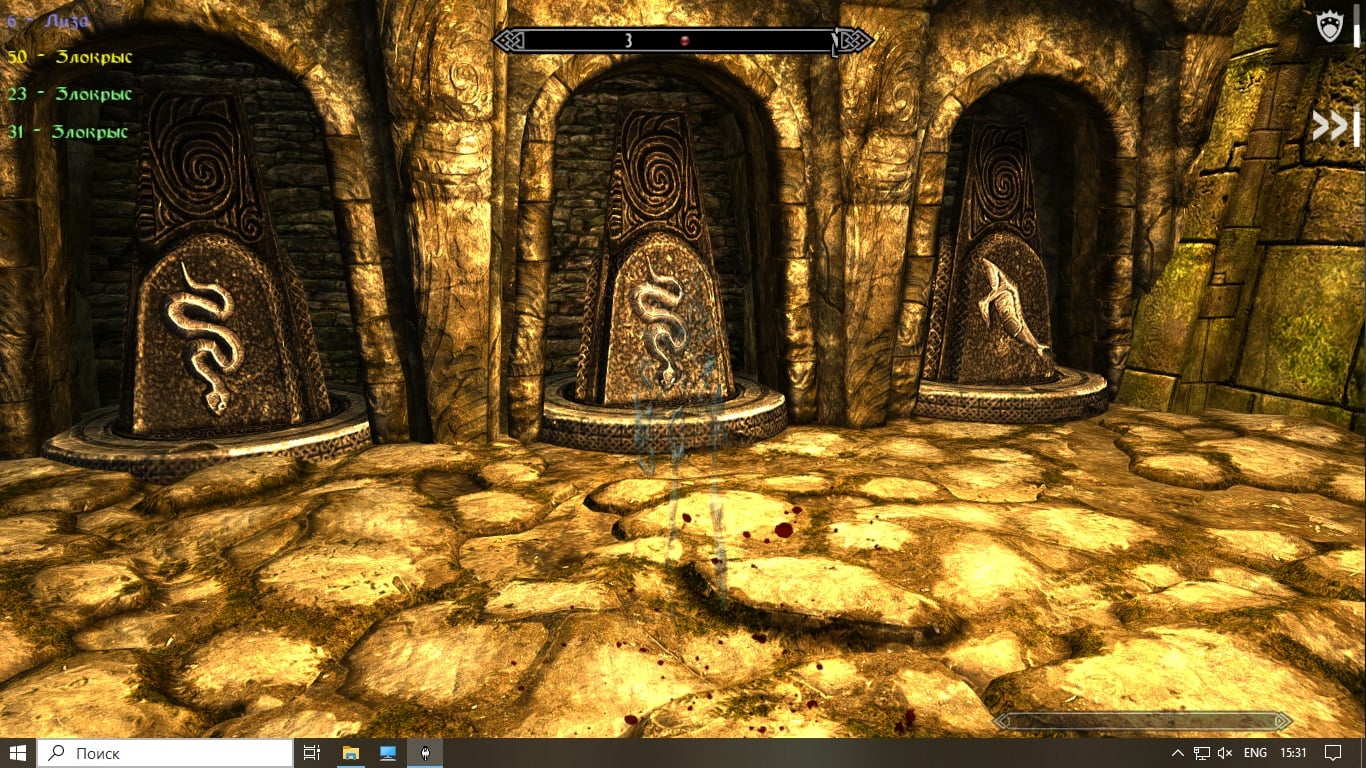Click the monitor-shaped taskbar icon
The image size is (1366, 768).
tap(386, 753)
